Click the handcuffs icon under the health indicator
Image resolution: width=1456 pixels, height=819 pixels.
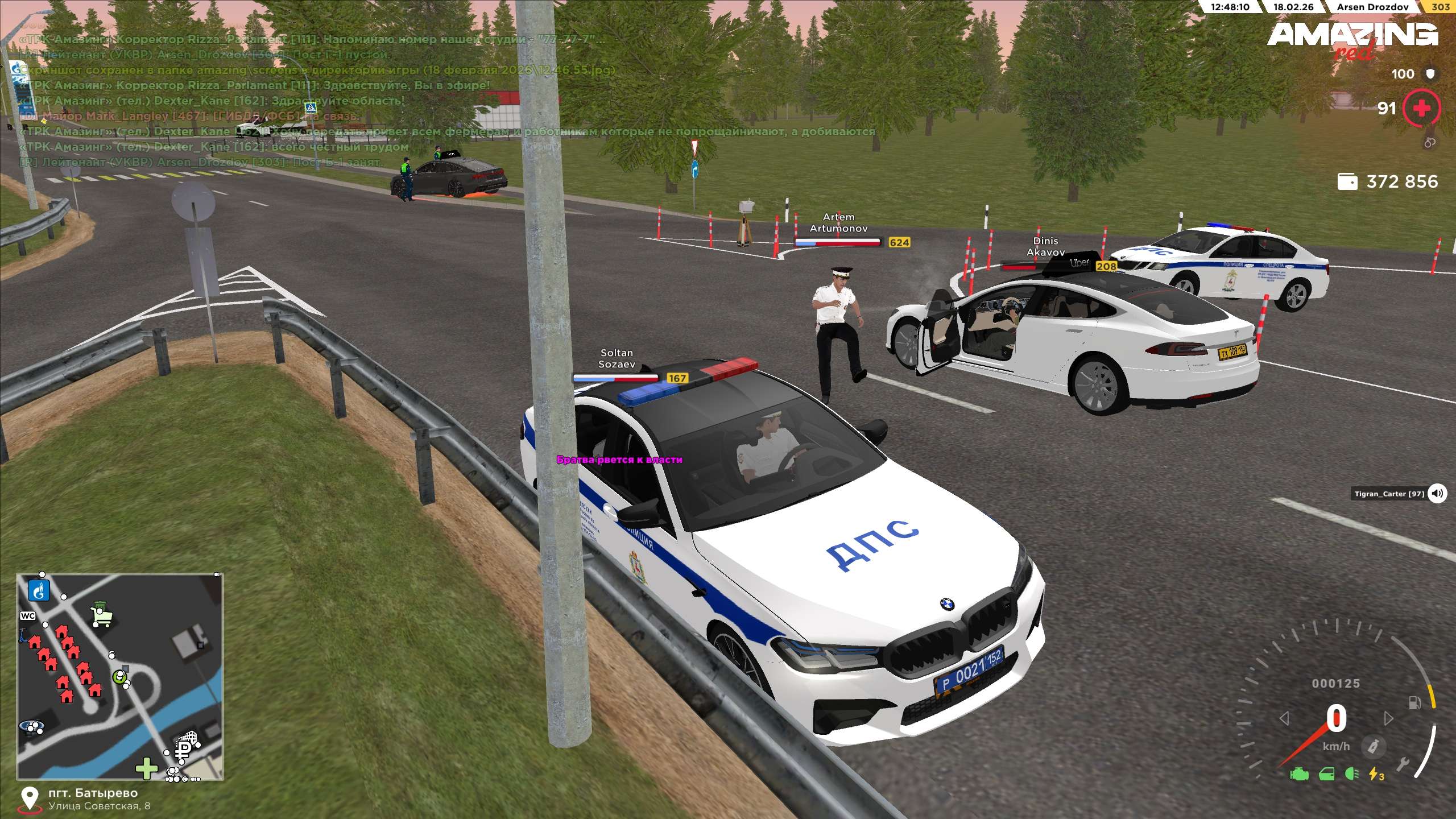(1430, 143)
